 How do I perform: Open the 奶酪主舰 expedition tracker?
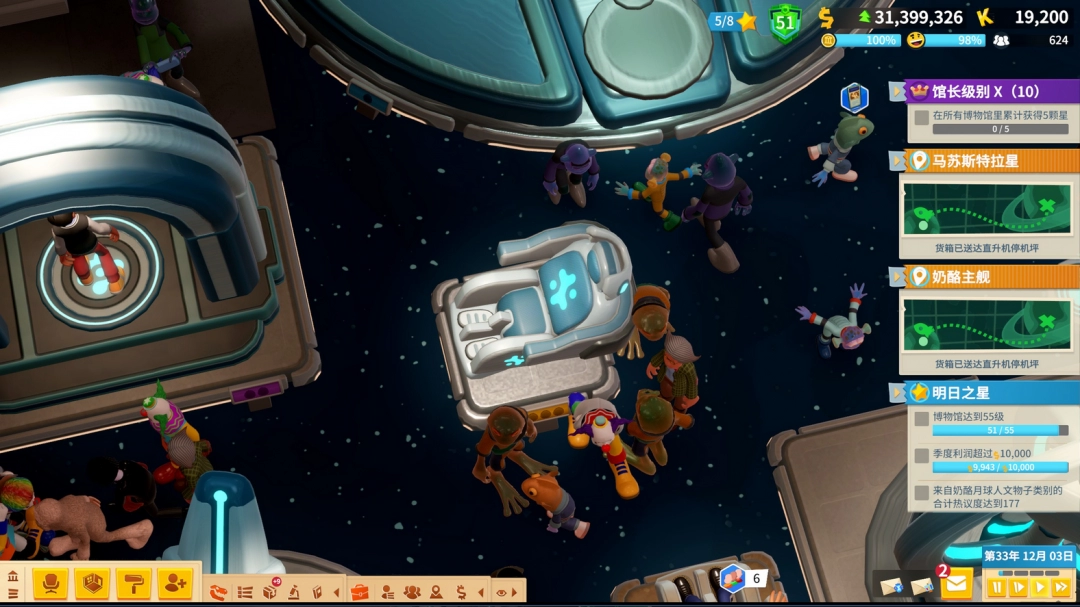click(990, 277)
